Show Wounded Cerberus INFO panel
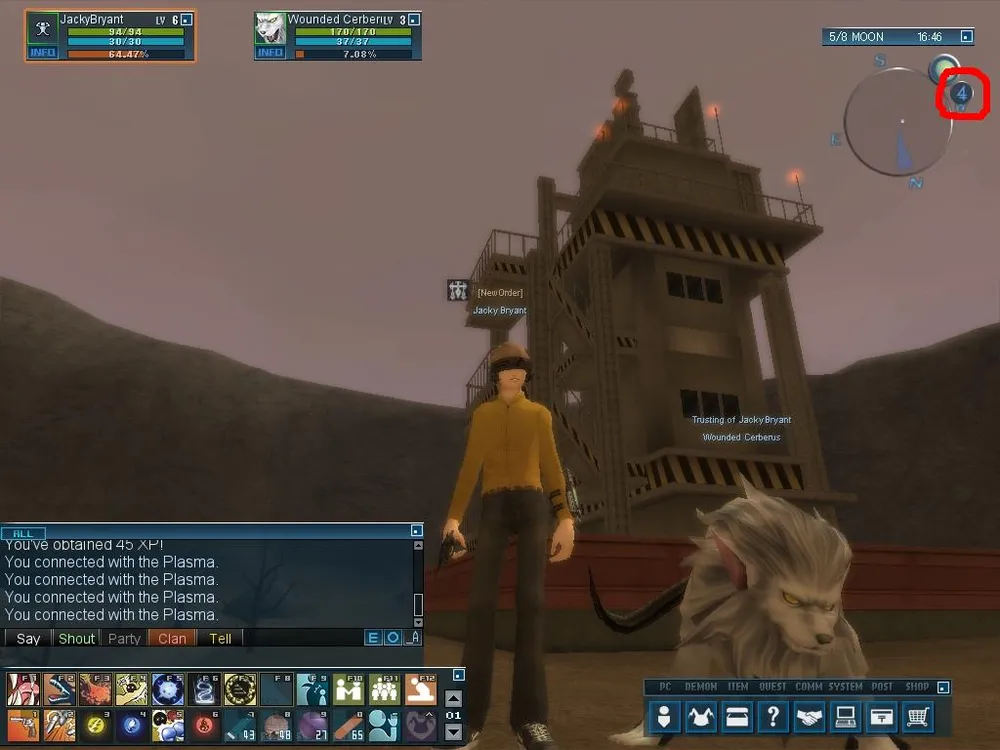Screen dimensions: 1000x750 coord(271,52)
